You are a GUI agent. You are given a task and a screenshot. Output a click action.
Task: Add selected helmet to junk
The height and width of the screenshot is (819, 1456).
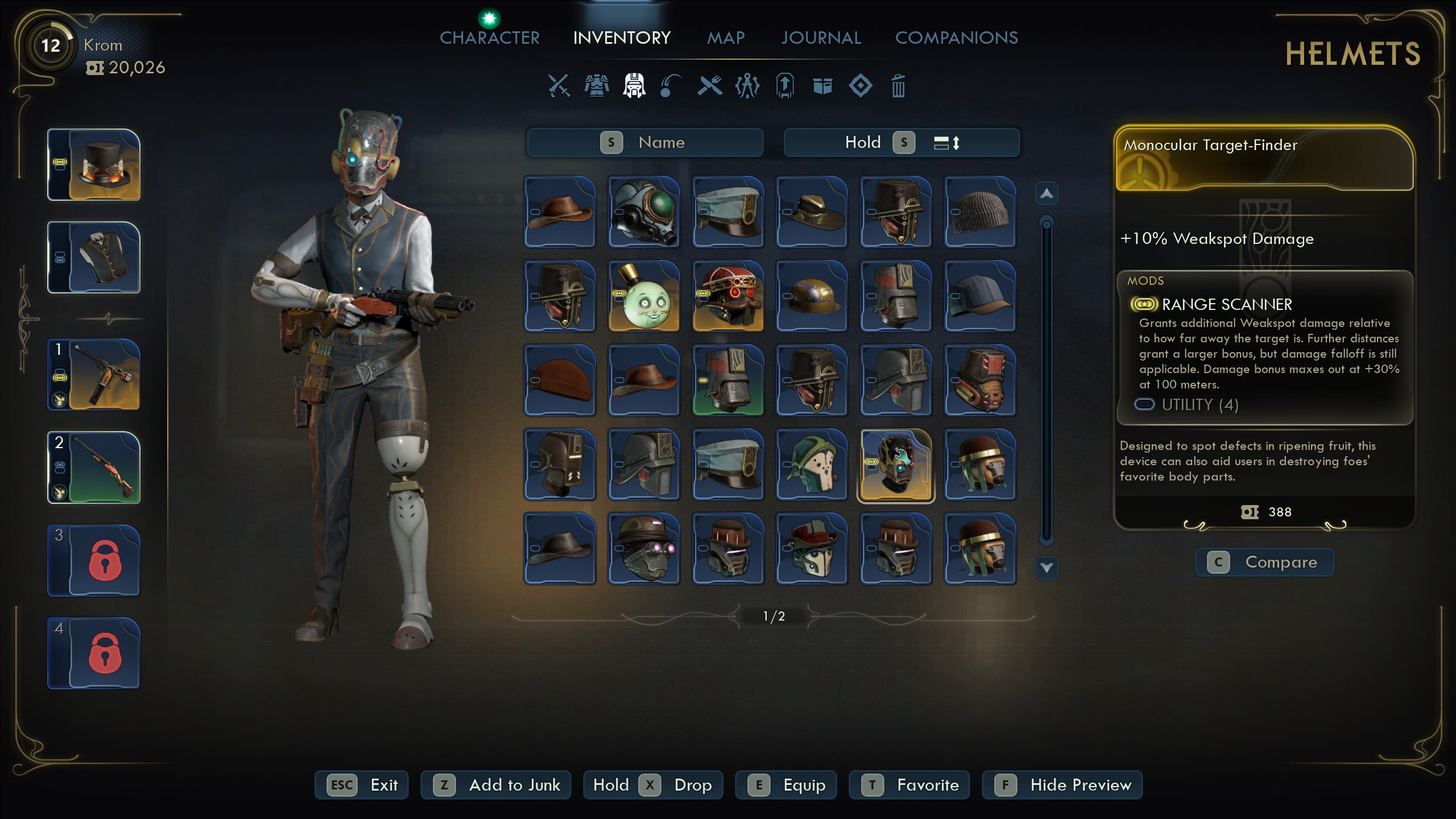click(496, 785)
